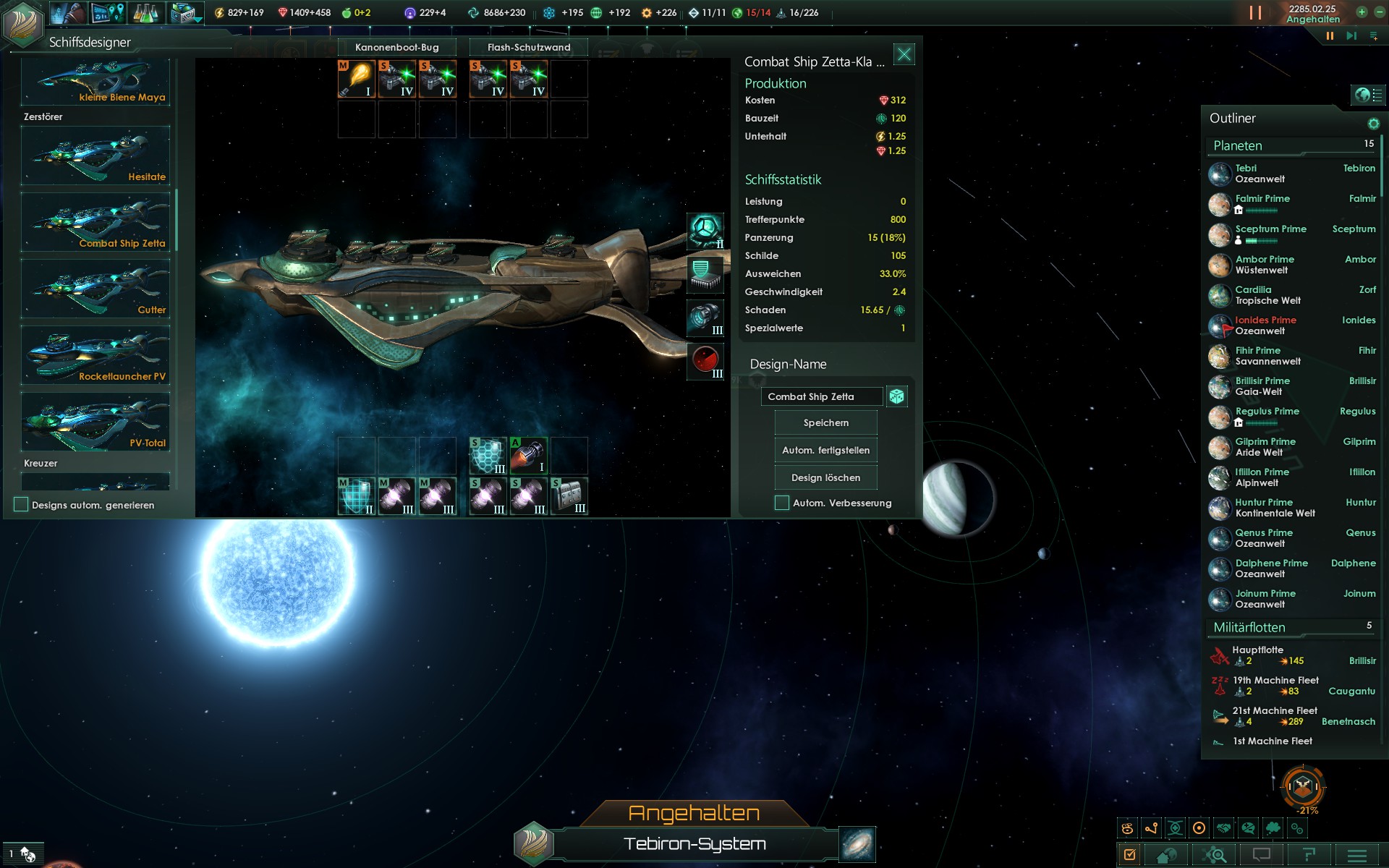Close the ship designer window
The width and height of the screenshot is (1389, 868).
(x=904, y=54)
